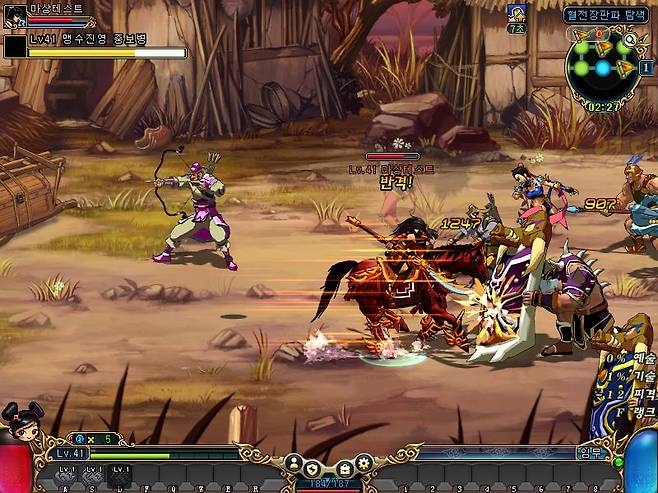Click the player character portrait
This screenshot has height=493, width=658.
(x=14, y=15)
